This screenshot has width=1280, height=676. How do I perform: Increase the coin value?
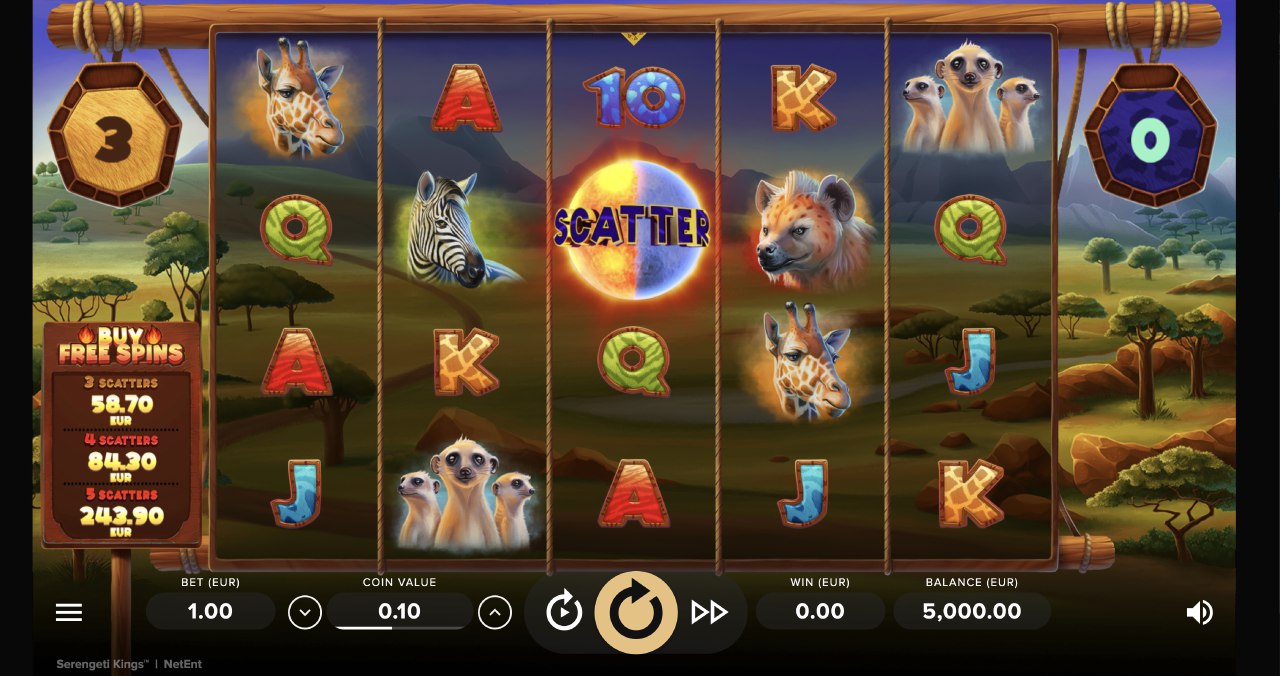[x=495, y=612]
